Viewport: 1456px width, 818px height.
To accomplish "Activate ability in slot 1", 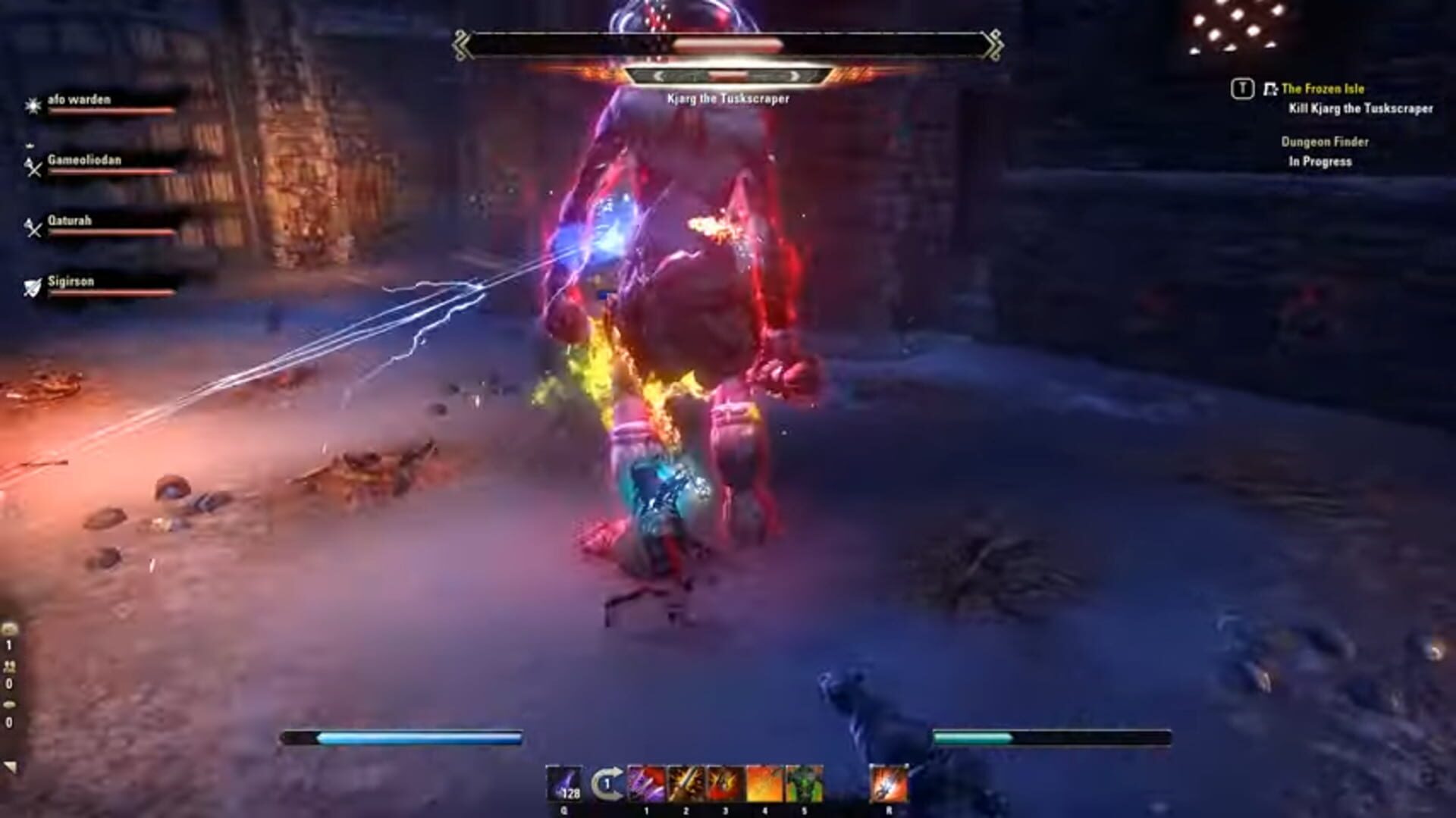I will click(x=646, y=783).
